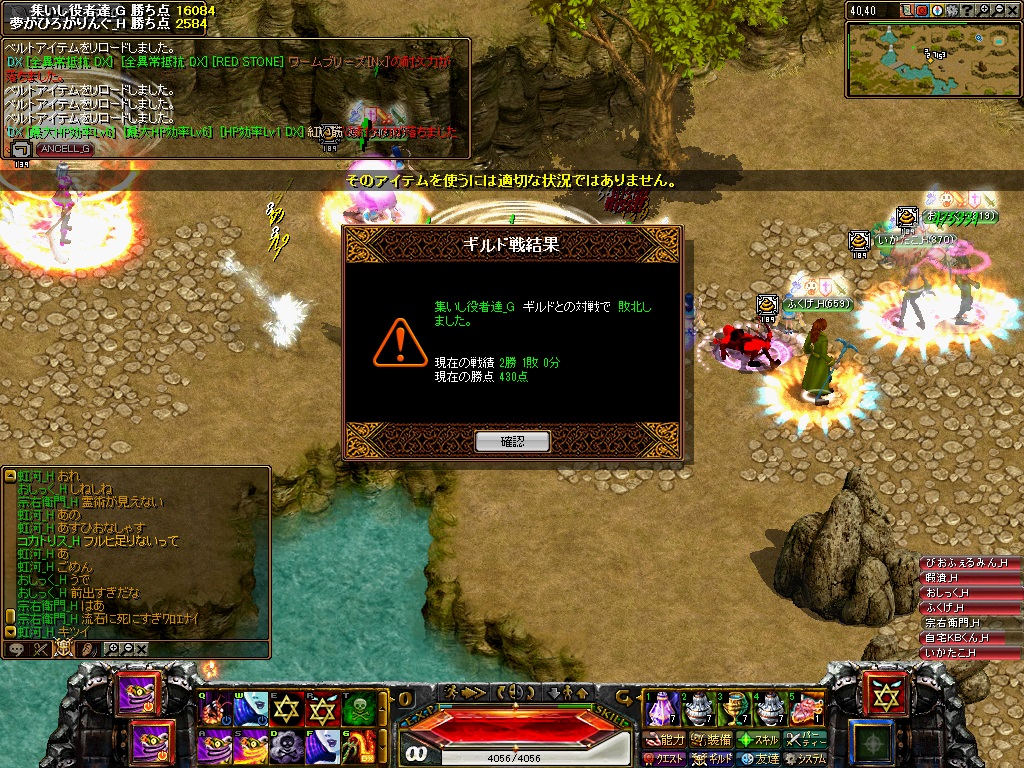Viewport: 1024px width, 768px height.
Task: Open the 装備 (equipment) menu
Action: (x=711, y=740)
